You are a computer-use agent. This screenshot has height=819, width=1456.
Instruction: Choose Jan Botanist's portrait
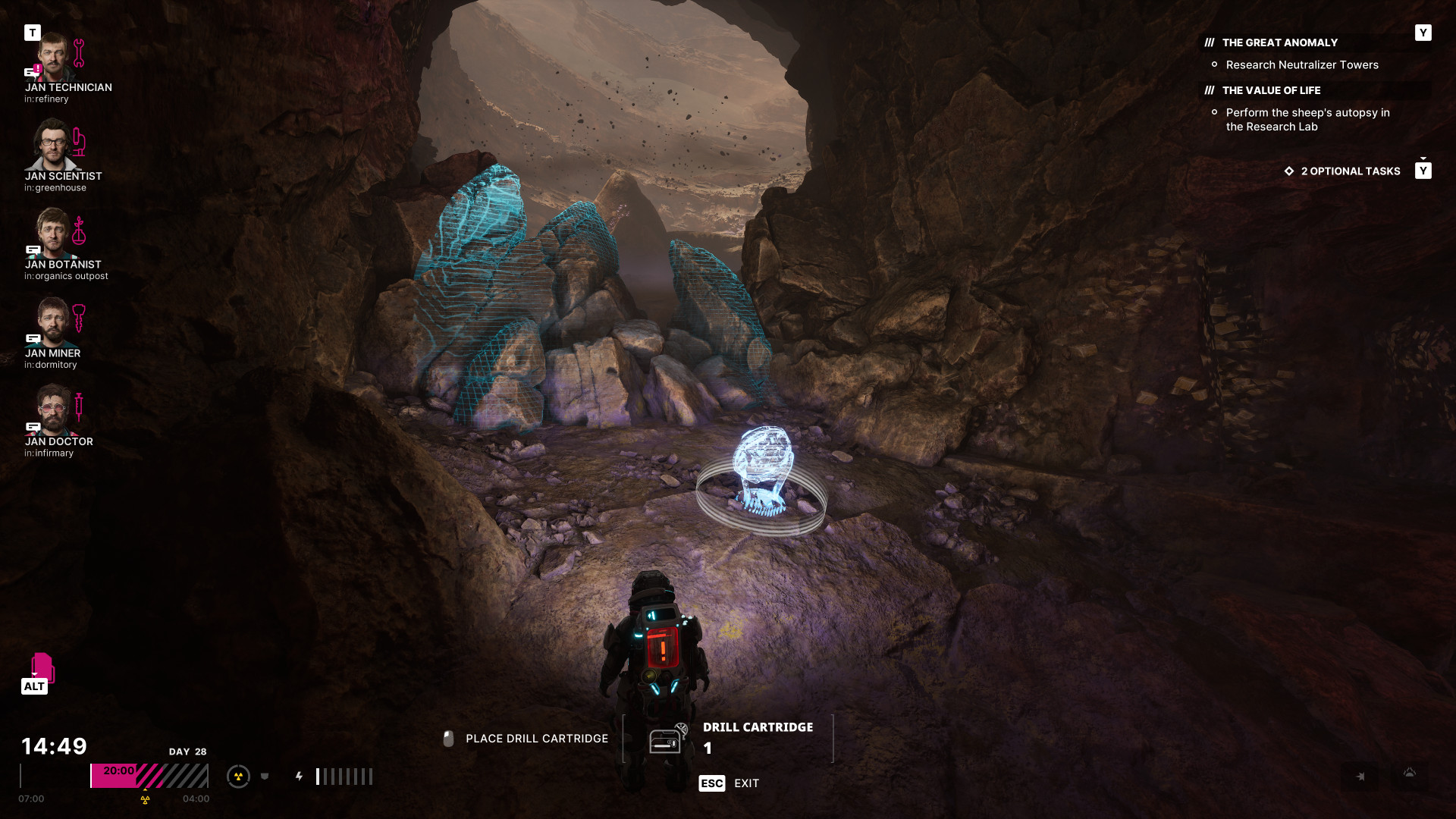53,234
